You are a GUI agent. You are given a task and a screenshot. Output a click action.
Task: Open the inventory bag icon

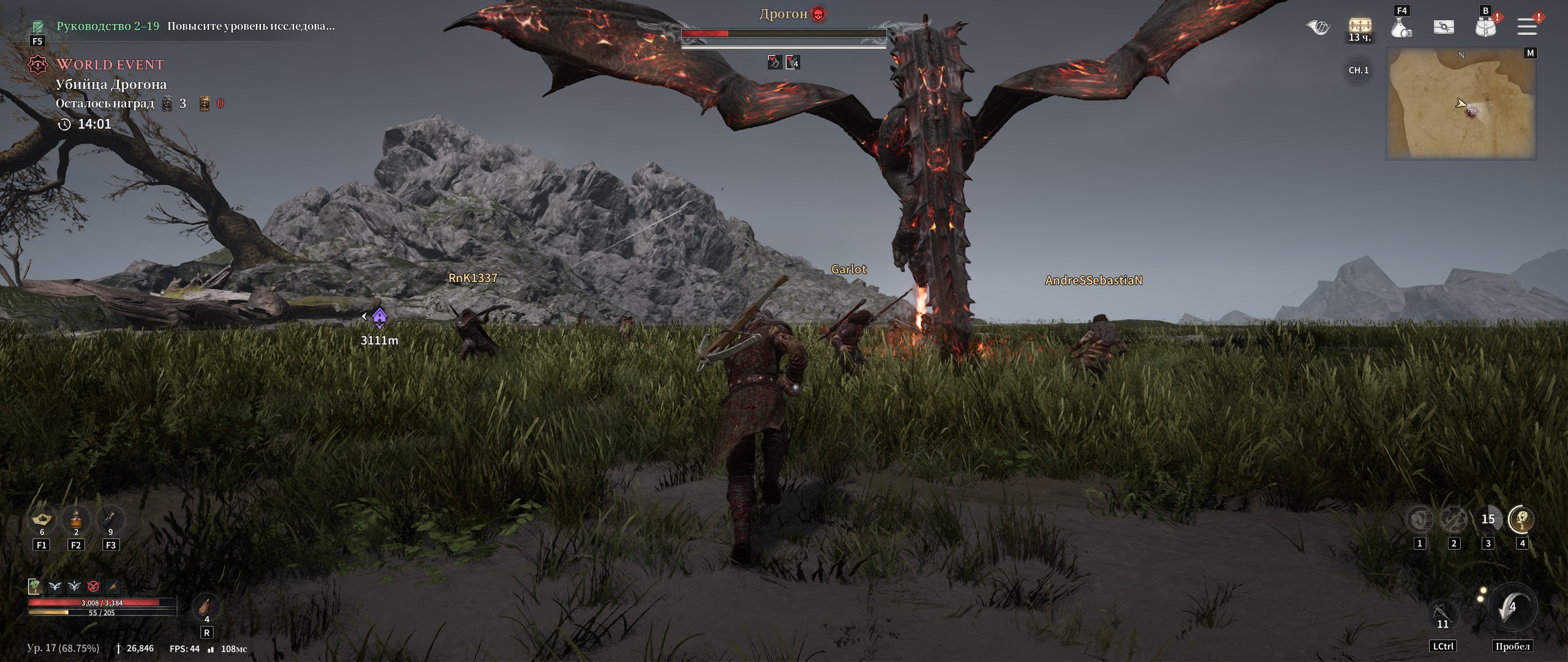point(1485,27)
